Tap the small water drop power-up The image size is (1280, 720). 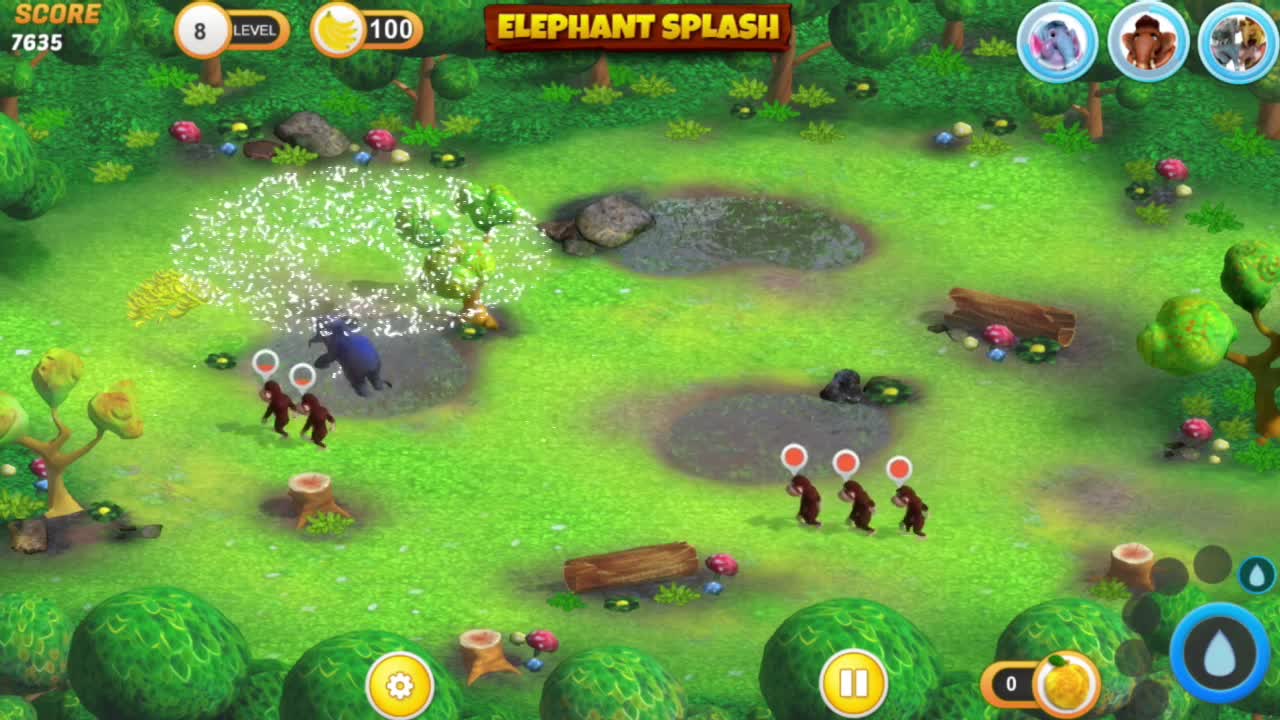click(1256, 574)
